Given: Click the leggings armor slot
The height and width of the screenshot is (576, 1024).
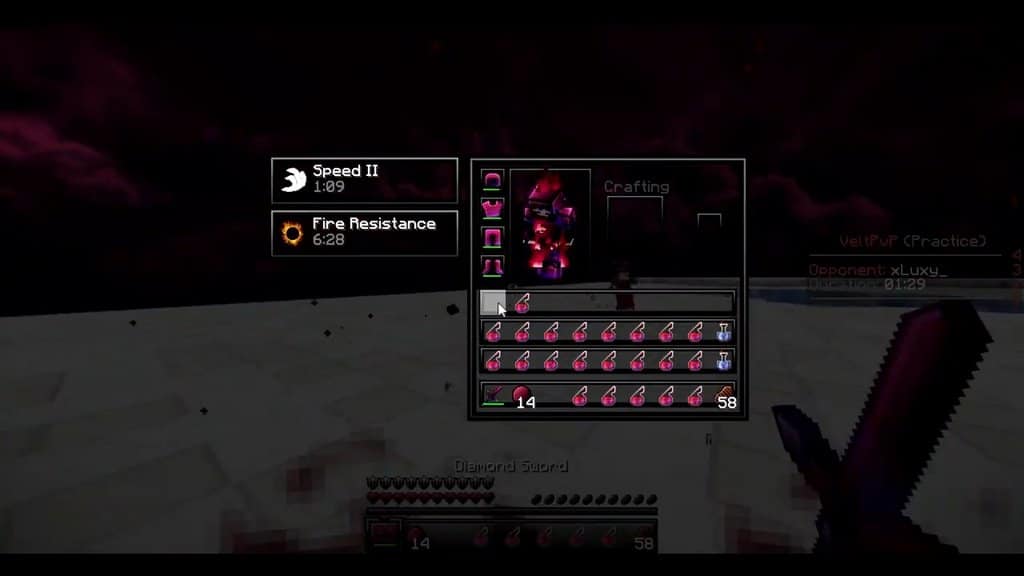Looking at the screenshot, I should pyautogui.click(x=491, y=238).
